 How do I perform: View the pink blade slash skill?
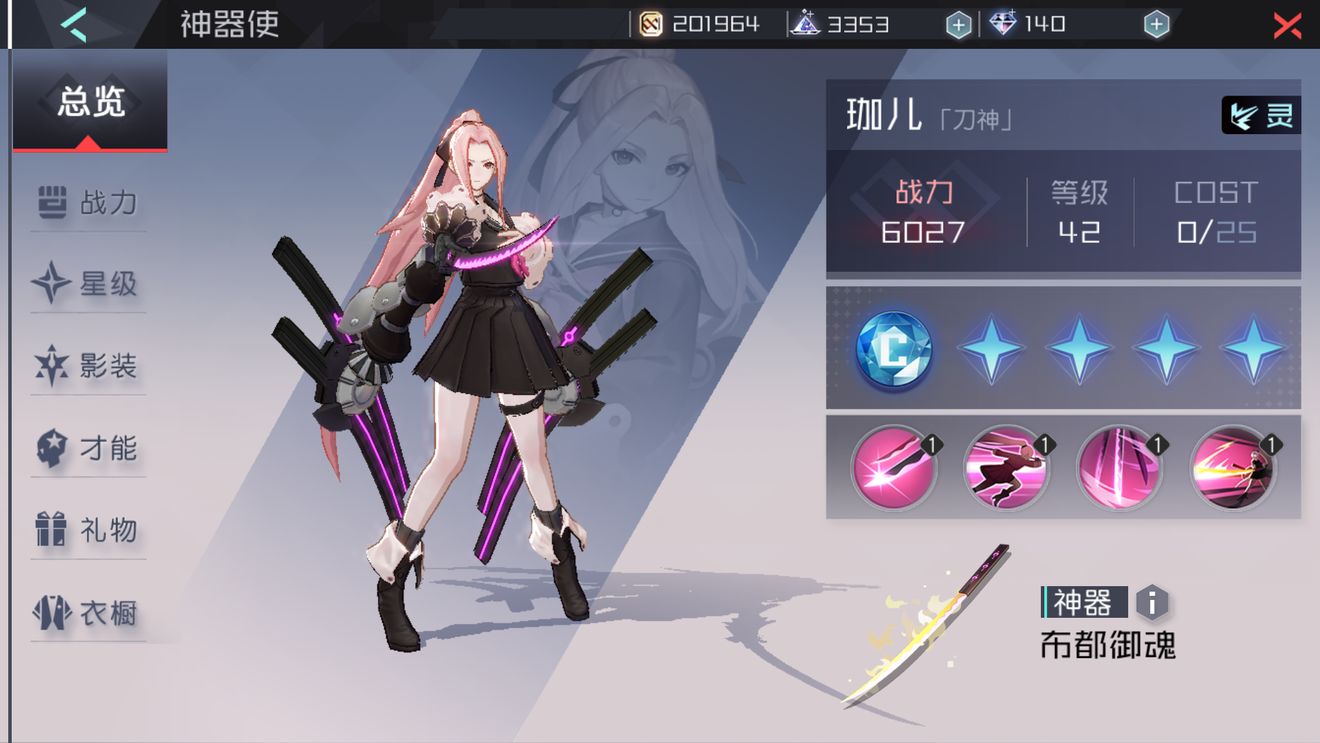pyautogui.click(x=893, y=467)
